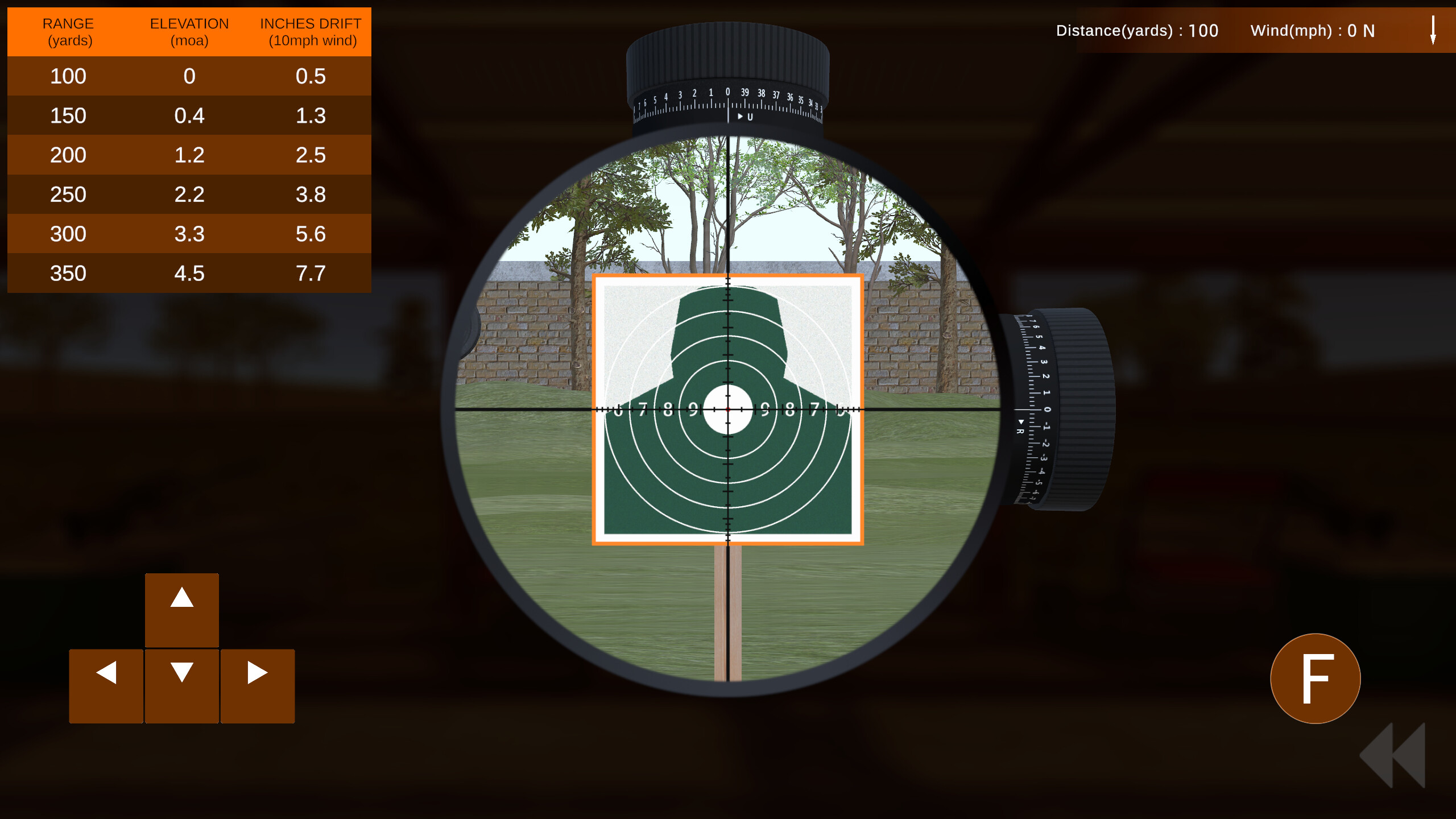Click the target bullseye through the scope
The width and height of the screenshot is (1456, 819).
click(x=727, y=408)
